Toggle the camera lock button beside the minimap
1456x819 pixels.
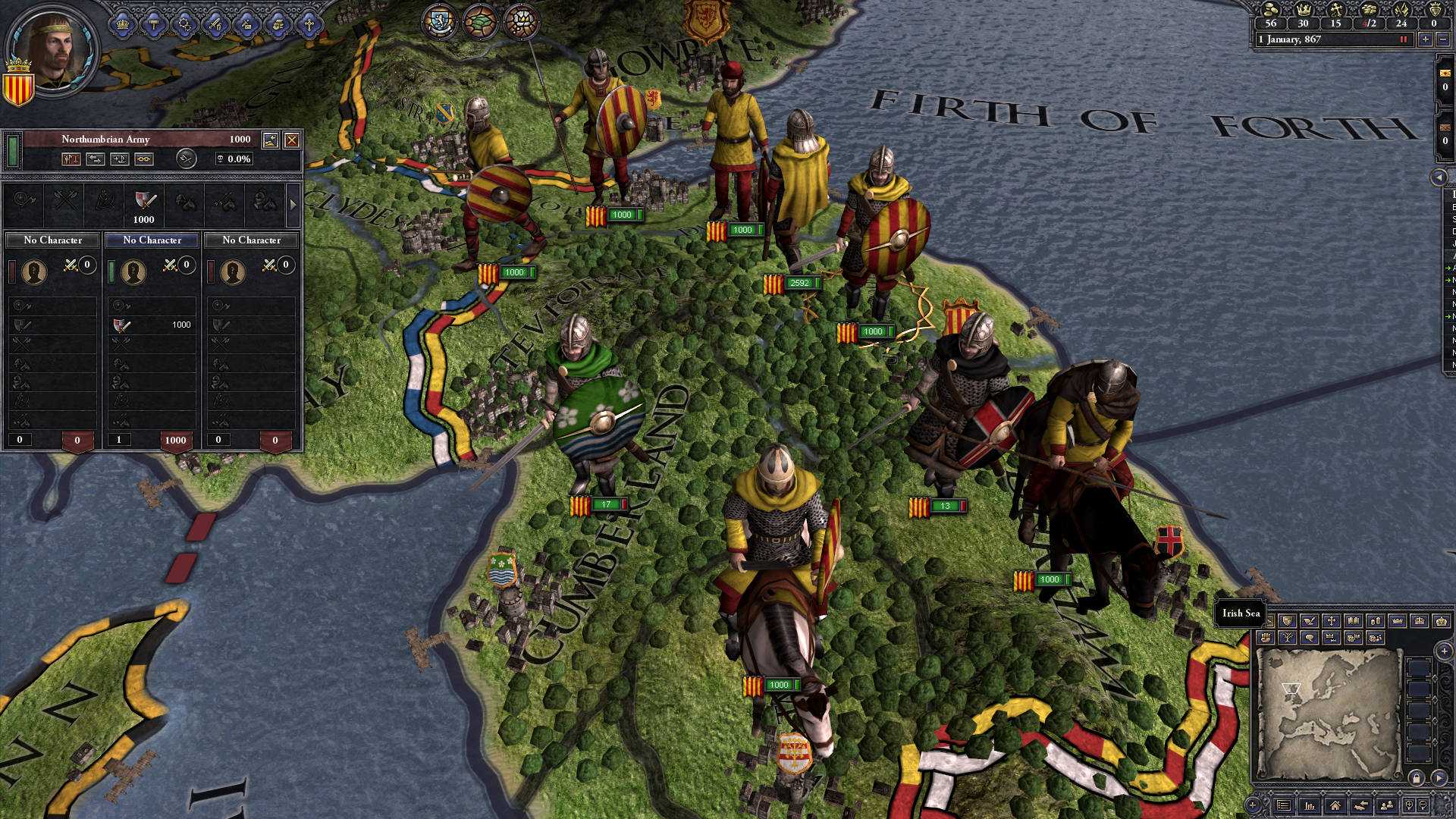coord(1417,778)
